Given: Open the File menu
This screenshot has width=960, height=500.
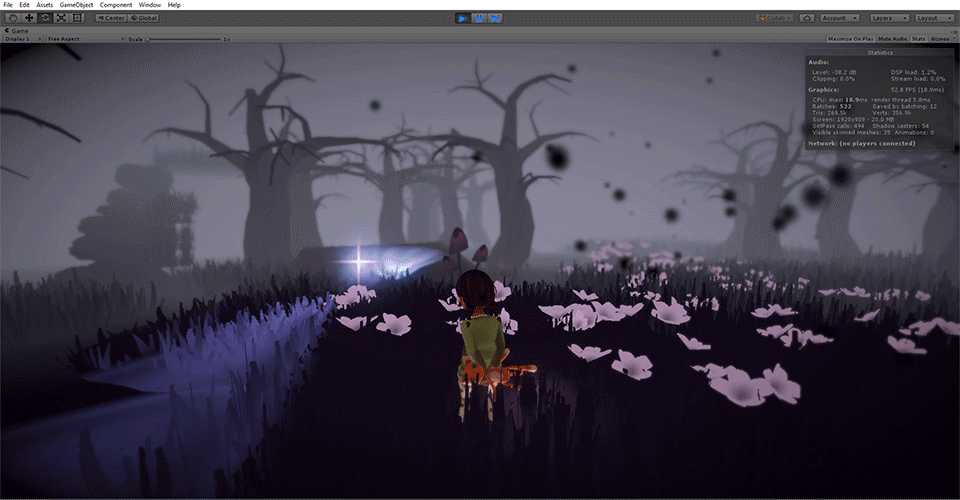Looking at the screenshot, I should 7,5.
